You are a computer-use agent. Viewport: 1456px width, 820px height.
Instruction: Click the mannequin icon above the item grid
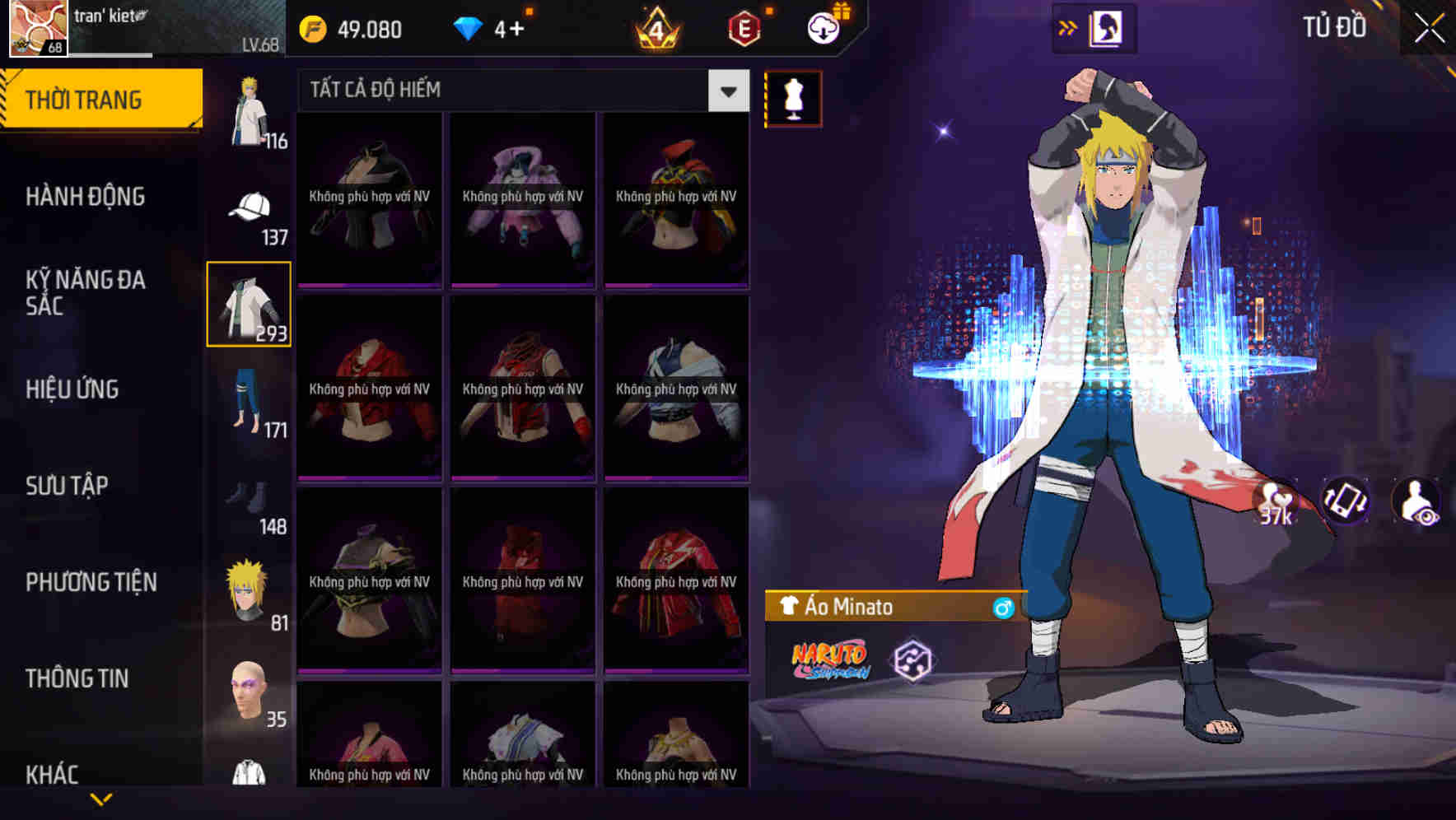[x=793, y=97]
